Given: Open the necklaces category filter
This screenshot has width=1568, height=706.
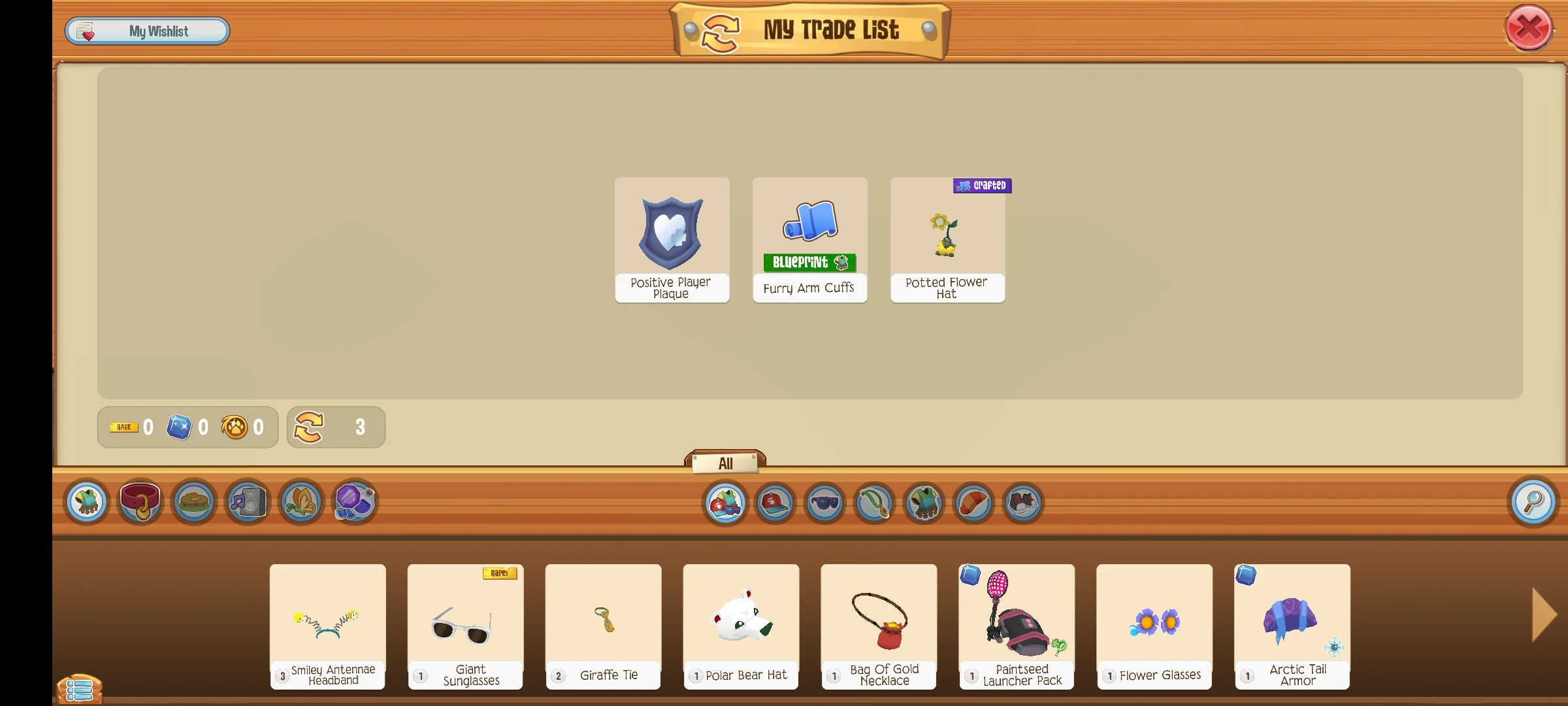Looking at the screenshot, I should pos(874,503).
